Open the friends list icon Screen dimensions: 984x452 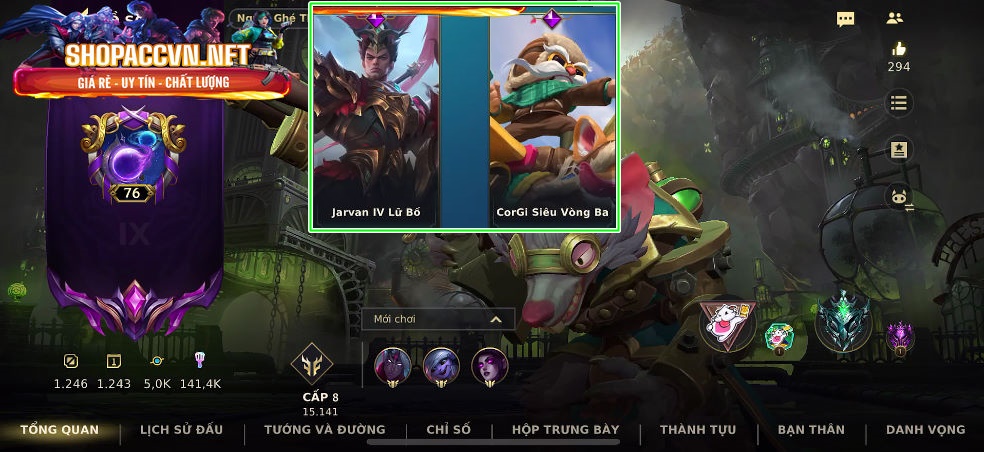click(x=895, y=18)
